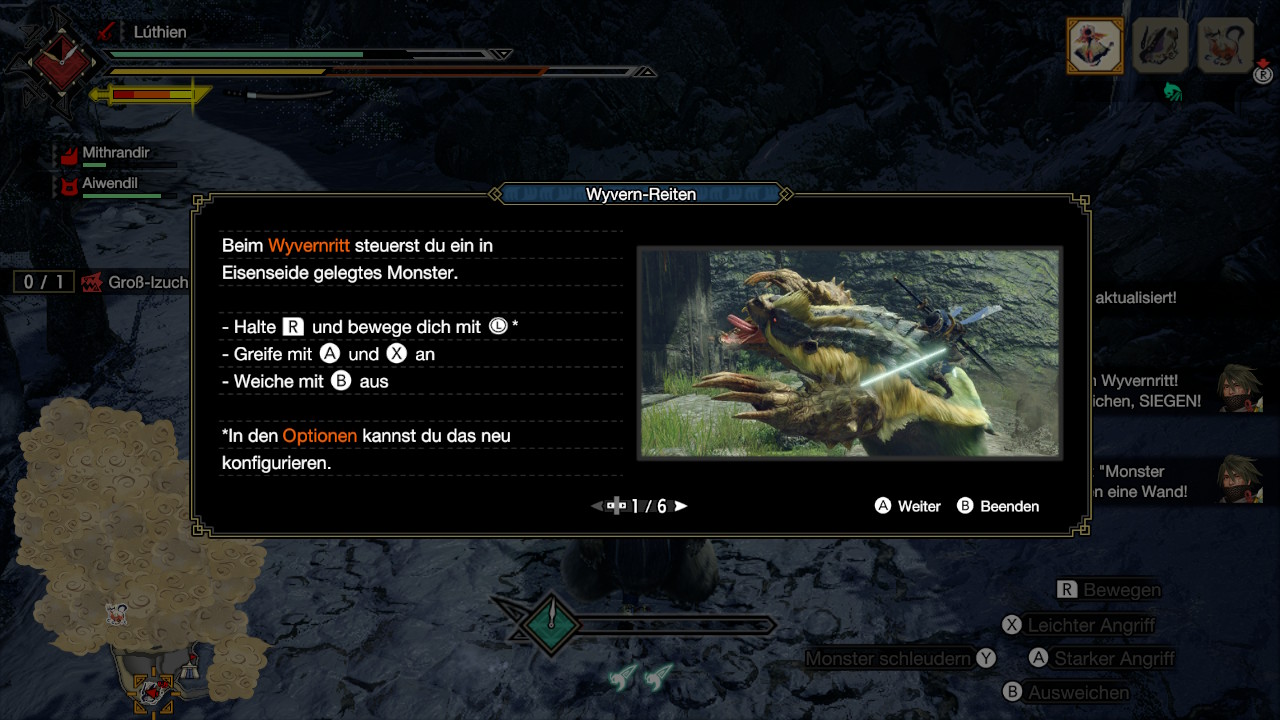Click the top chat portrait on the right

point(1238,388)
